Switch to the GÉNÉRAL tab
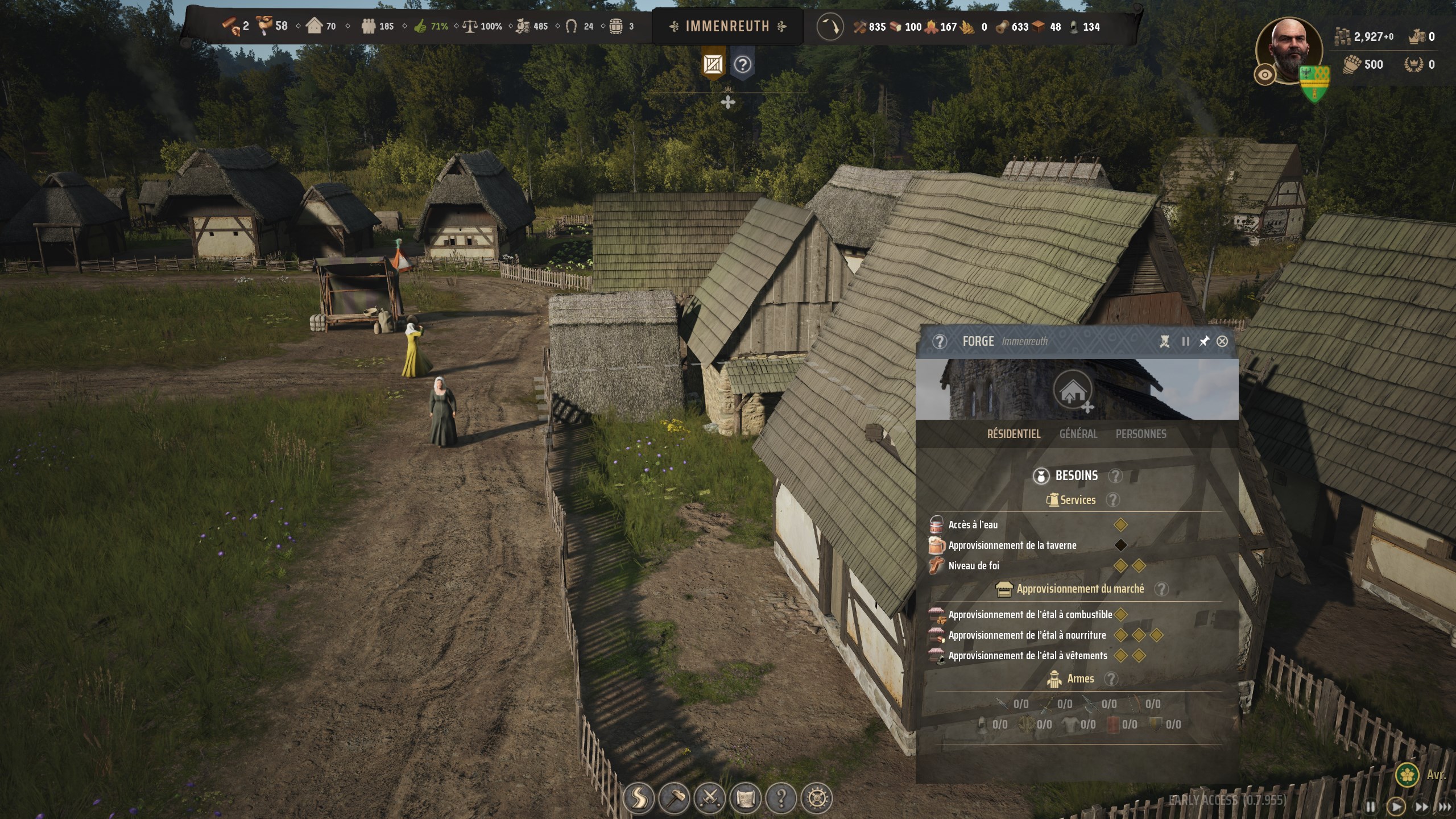Image resolution: width=1456 pixels, height=819 pixels. [x=1078, y=434]
